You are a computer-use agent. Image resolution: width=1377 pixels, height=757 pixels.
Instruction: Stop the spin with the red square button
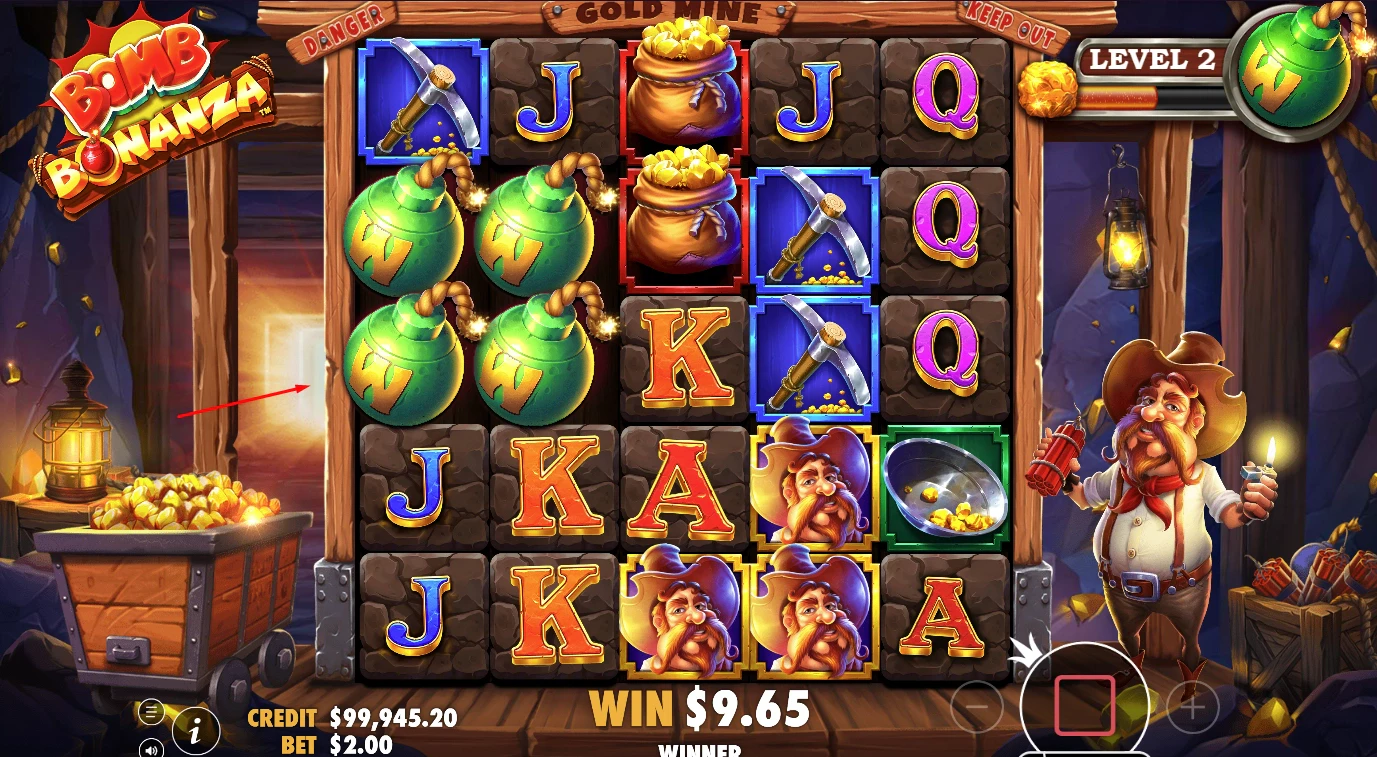tap(1084, 705)
